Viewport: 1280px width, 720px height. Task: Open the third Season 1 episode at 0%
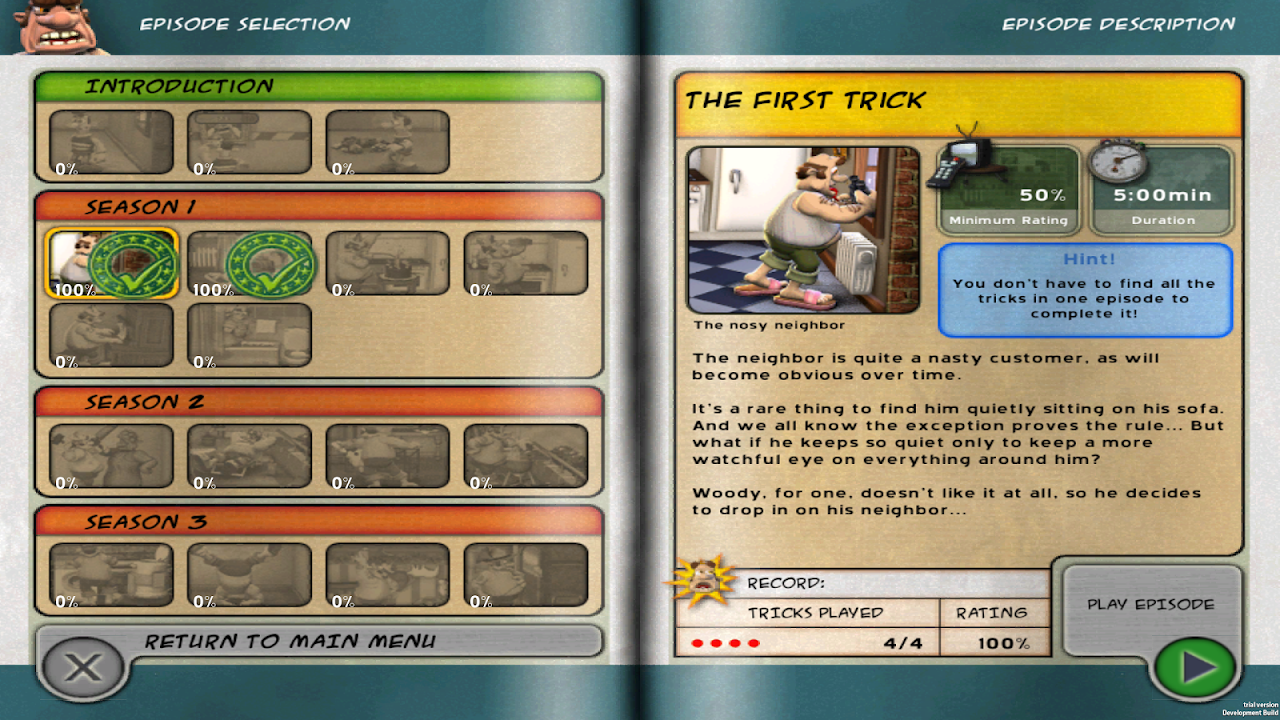[387, 263]
